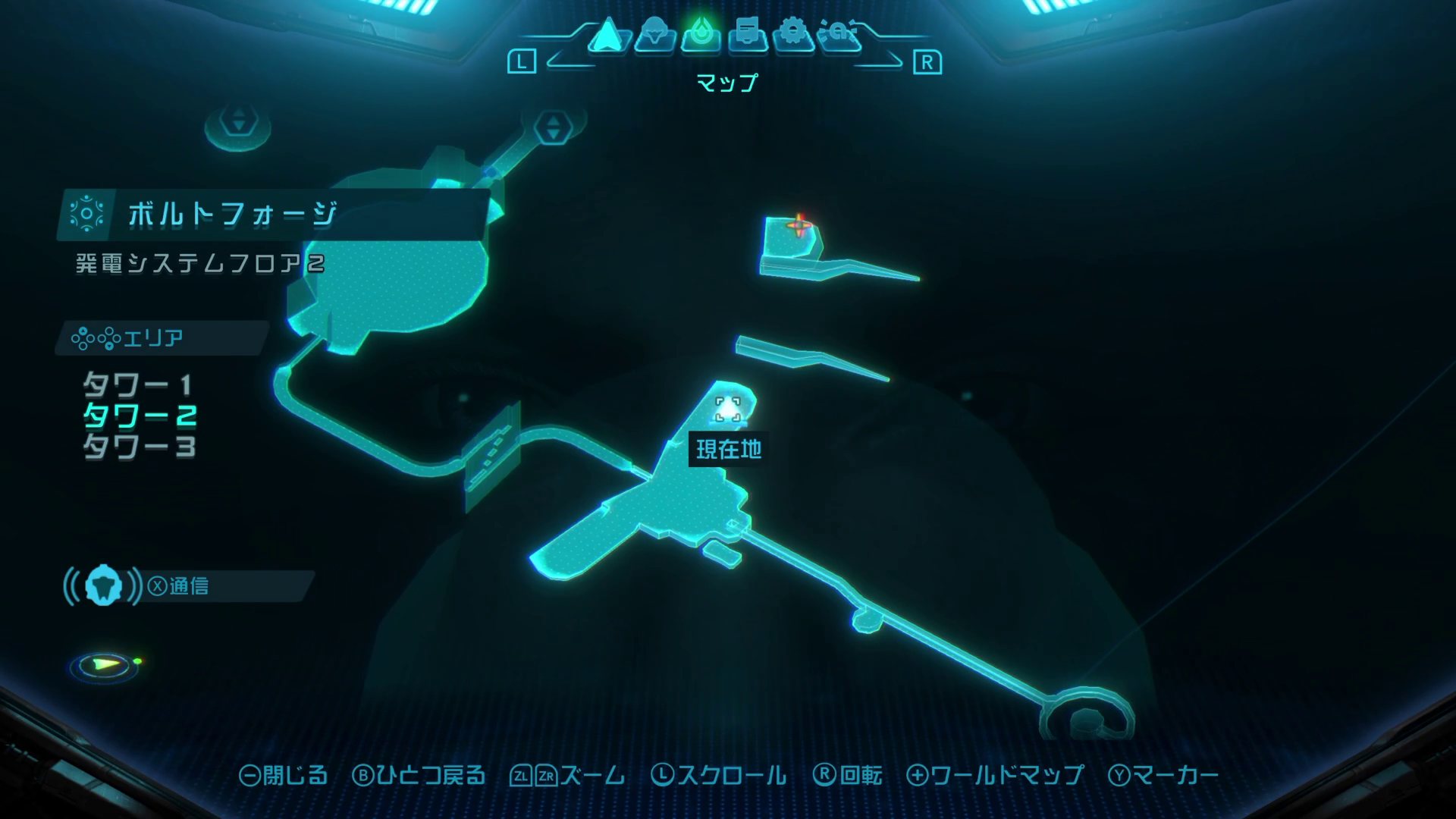Switch to the gear settings tab

[793, 36]
